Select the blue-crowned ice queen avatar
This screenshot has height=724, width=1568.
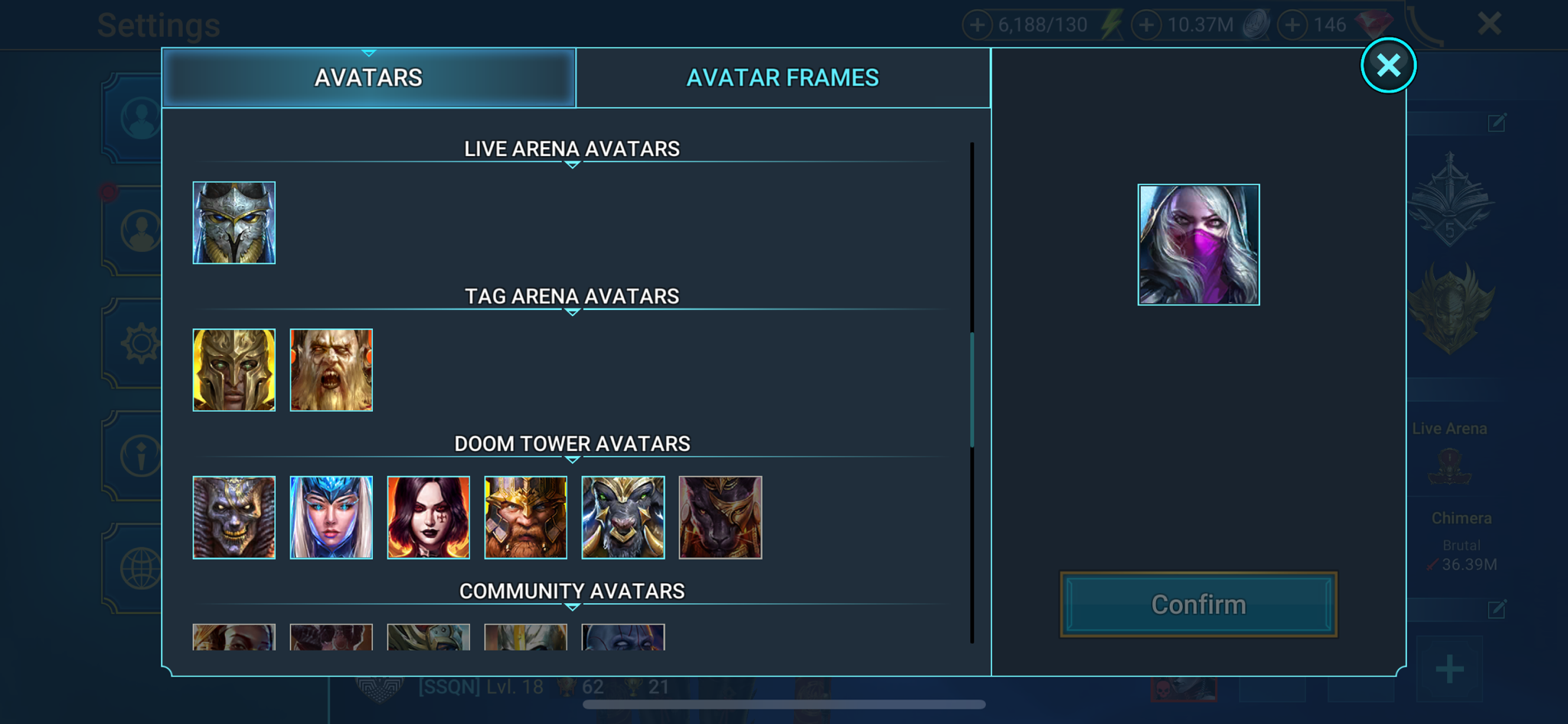[x=332, y=517]
